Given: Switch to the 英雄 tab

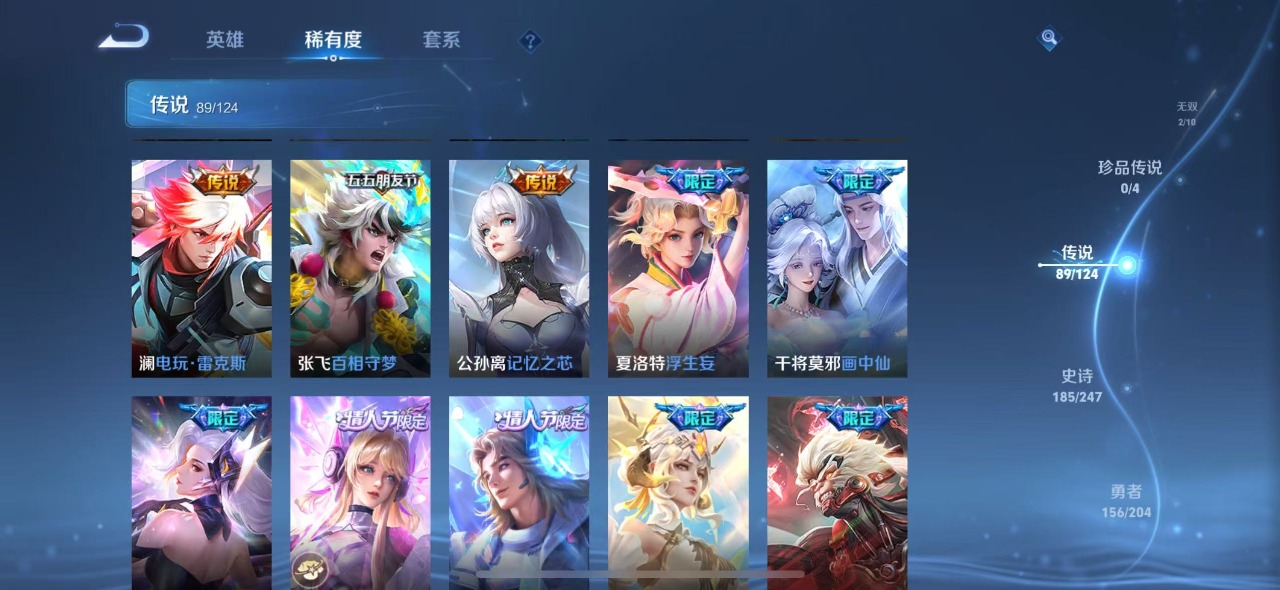Looking at the screenshot, I should click(x=225, y=40).
